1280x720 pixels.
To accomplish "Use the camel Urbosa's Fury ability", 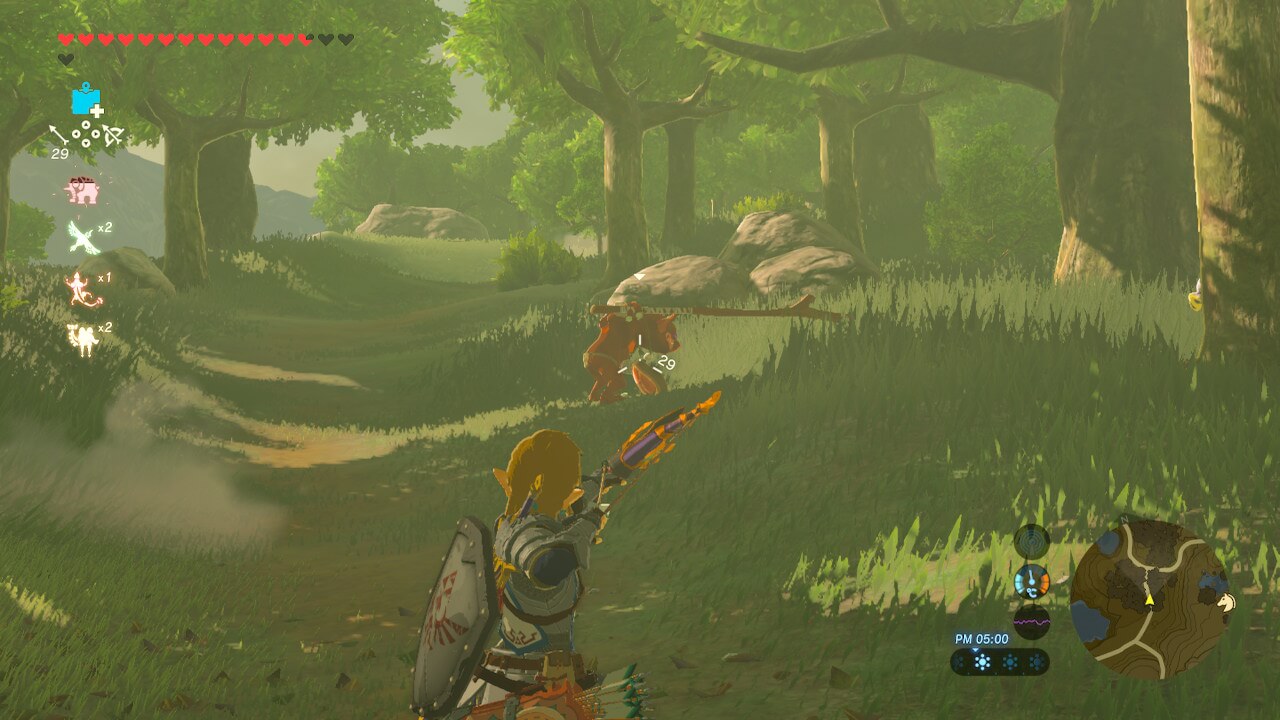I will tap(81, 338).
